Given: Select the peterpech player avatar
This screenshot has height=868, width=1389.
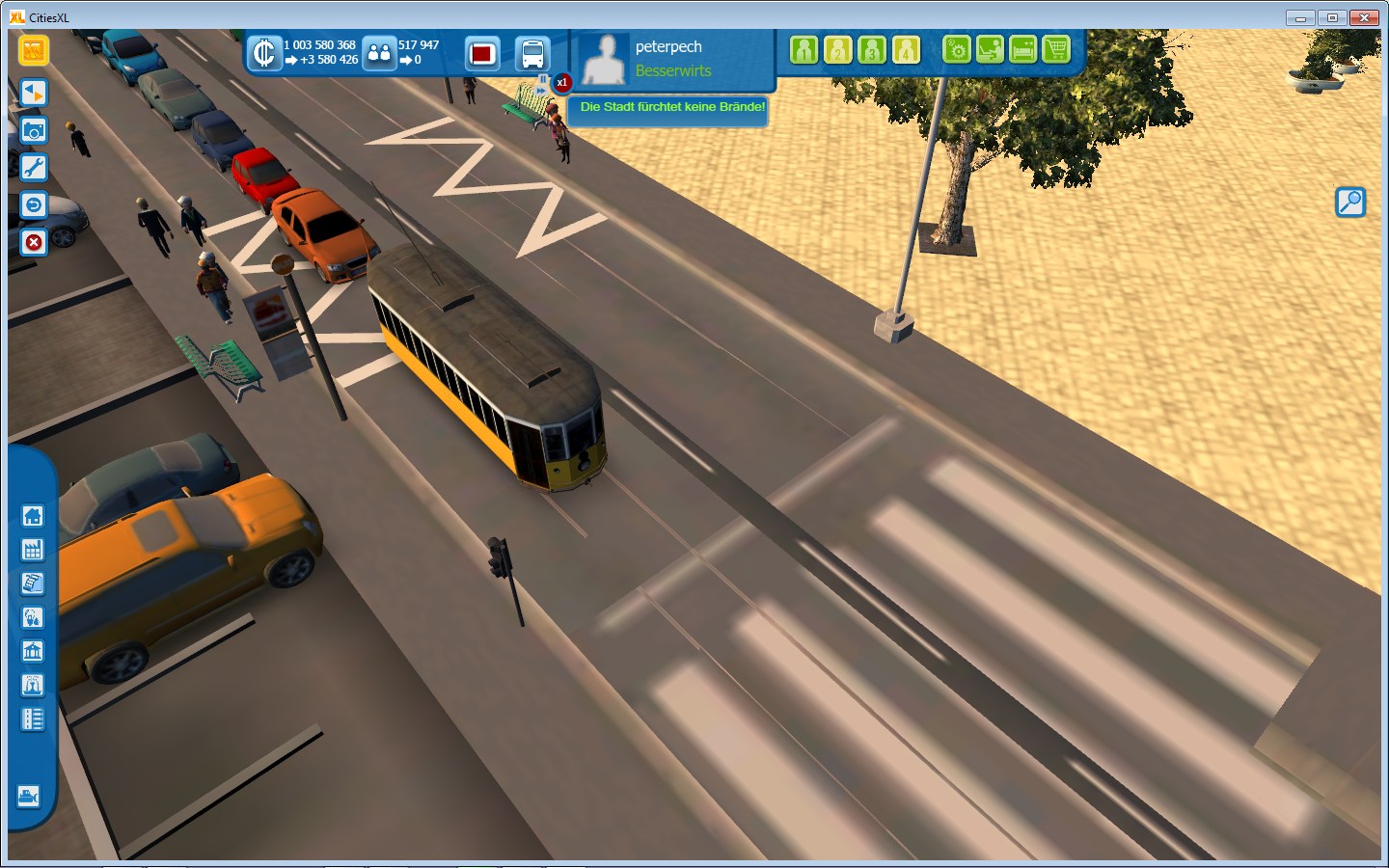Looking at the screenshot, I should [x=604, y=59].
